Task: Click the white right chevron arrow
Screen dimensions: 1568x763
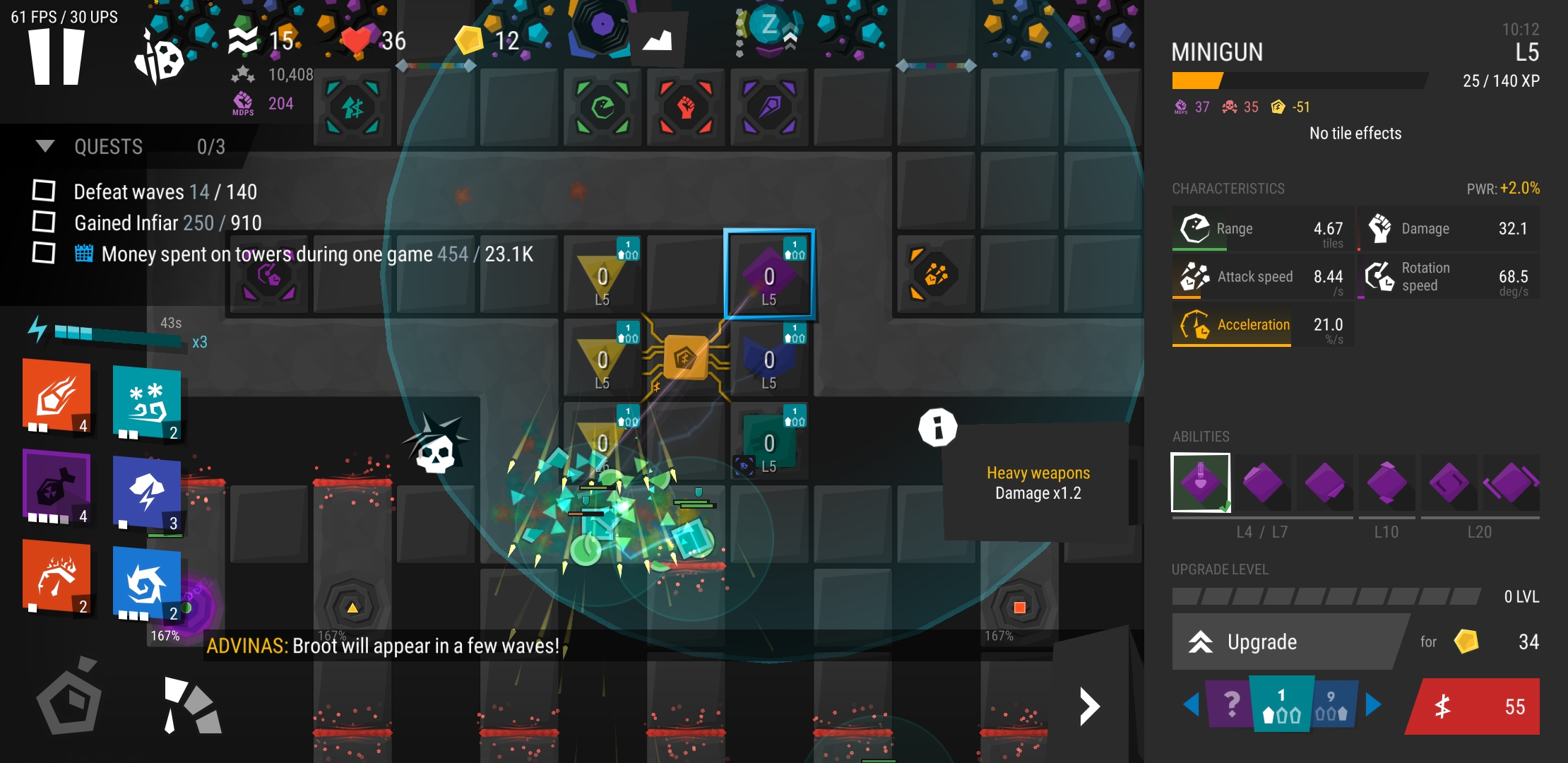Action: [x=1090, y=706]
